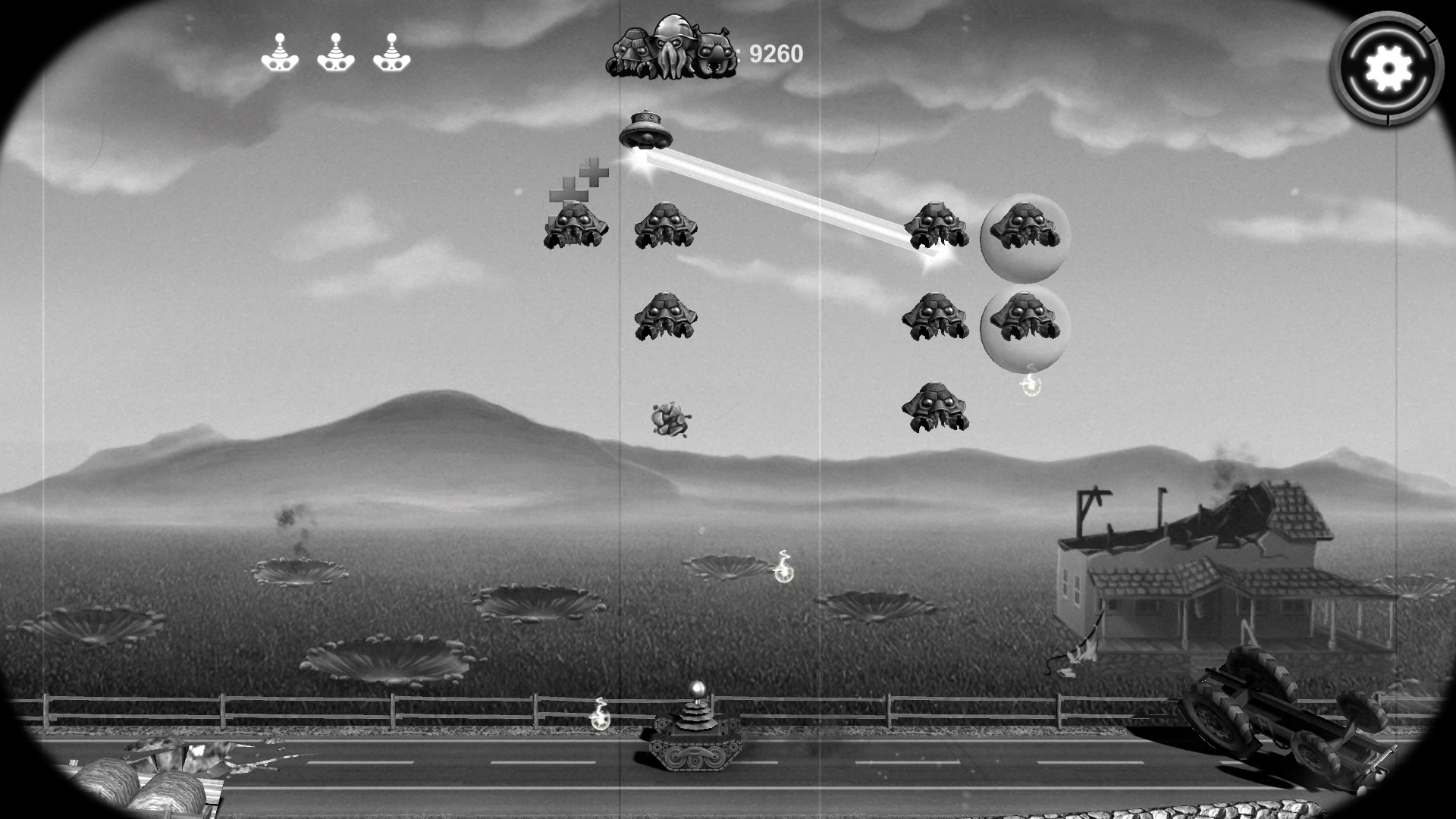Click the middle life joystick icon
This screenshot has height=819, width=1456.
pyautogui.click(x=335, y=53)
